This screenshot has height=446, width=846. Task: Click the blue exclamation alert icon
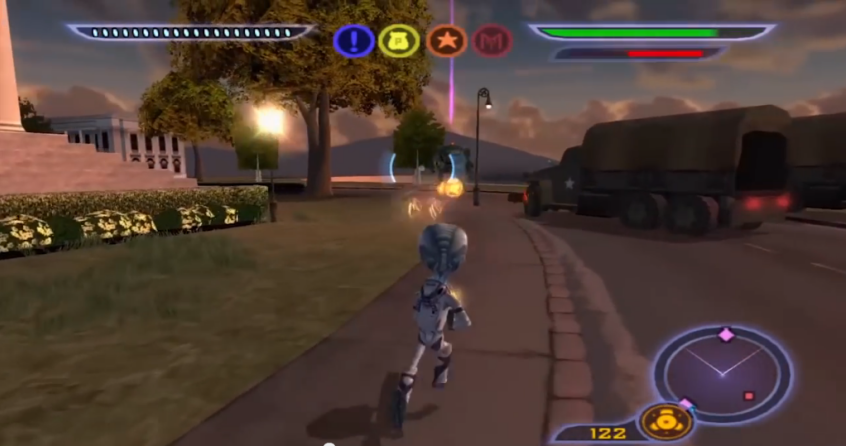354,41
